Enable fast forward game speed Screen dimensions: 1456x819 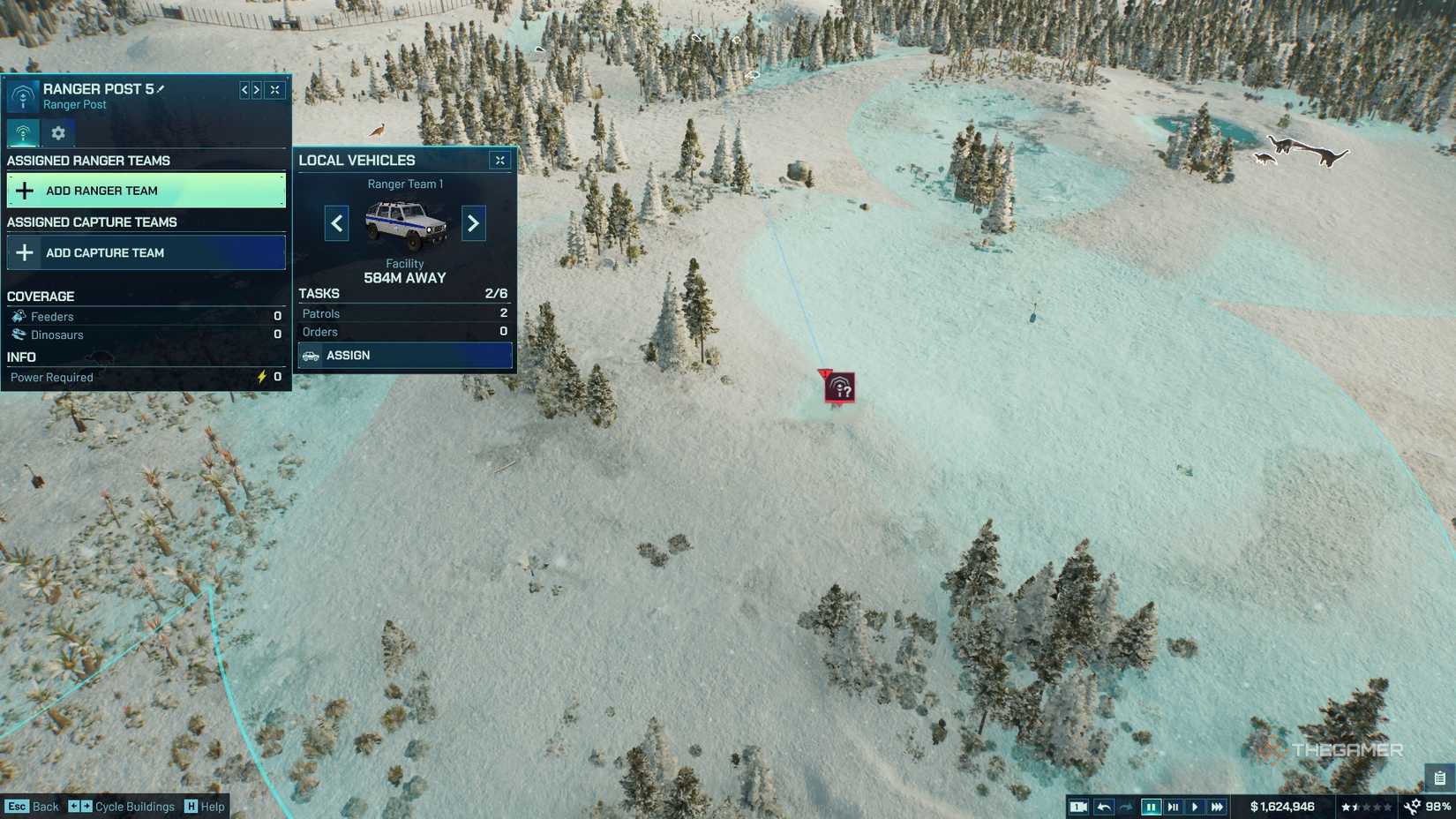1219,806
